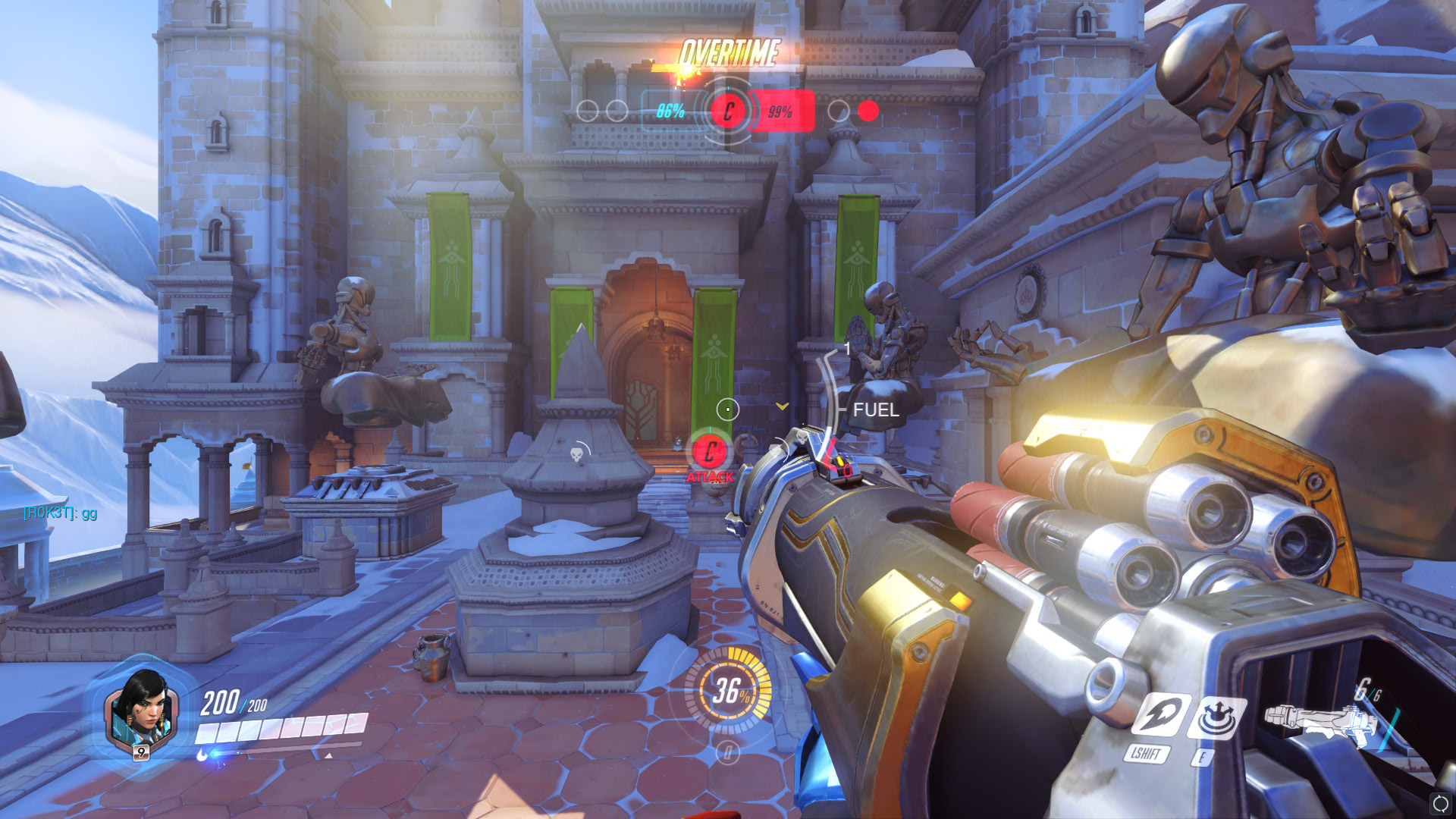Click the circular arrows icon in corner
The height and width of the screenshot is (819, 1456).
point(1440,803)
